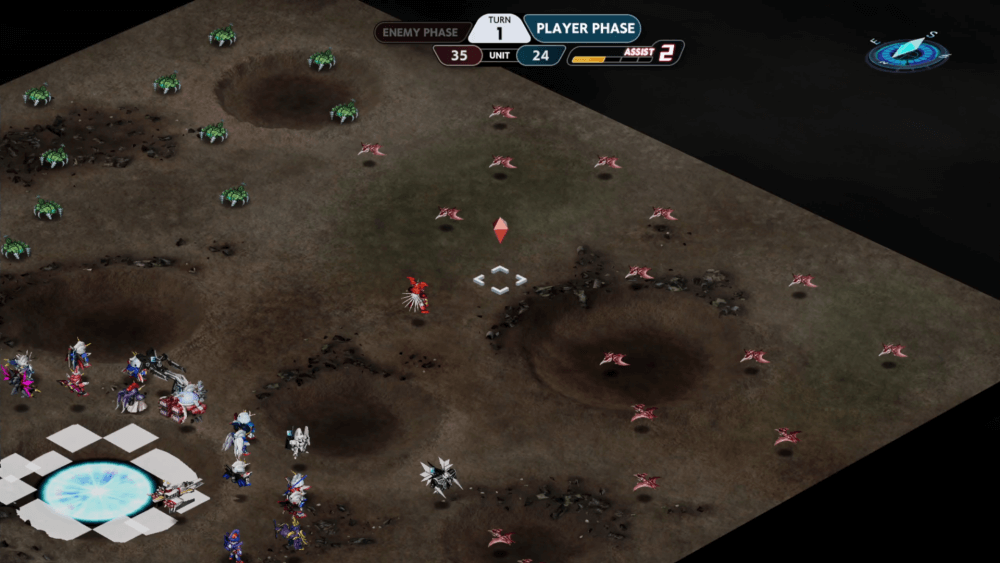Click the compass icon

click(908, 52)
